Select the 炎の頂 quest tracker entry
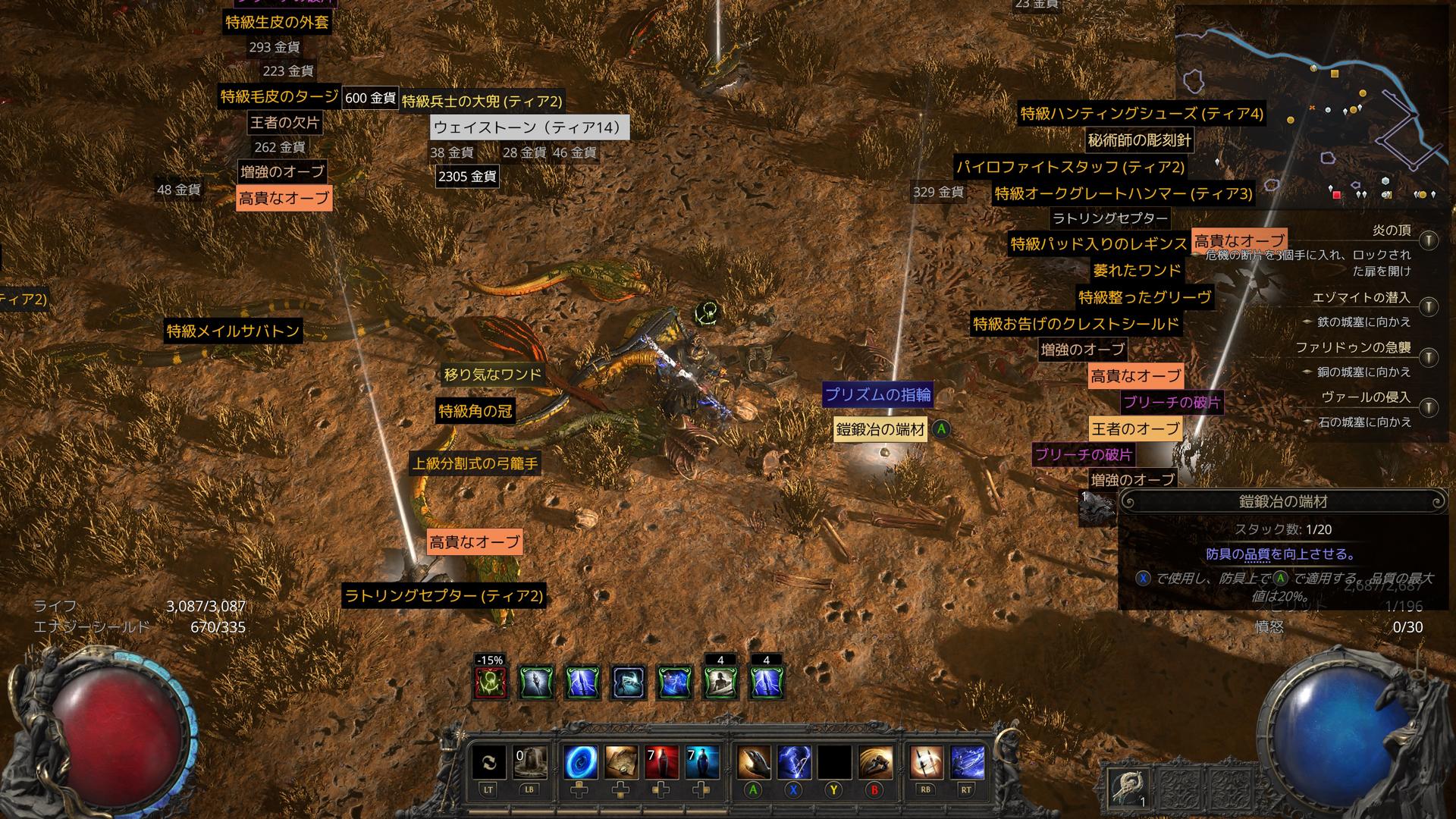This screenshot has width=1456, height=819. pyautogui.click(x=1391, y=231)
